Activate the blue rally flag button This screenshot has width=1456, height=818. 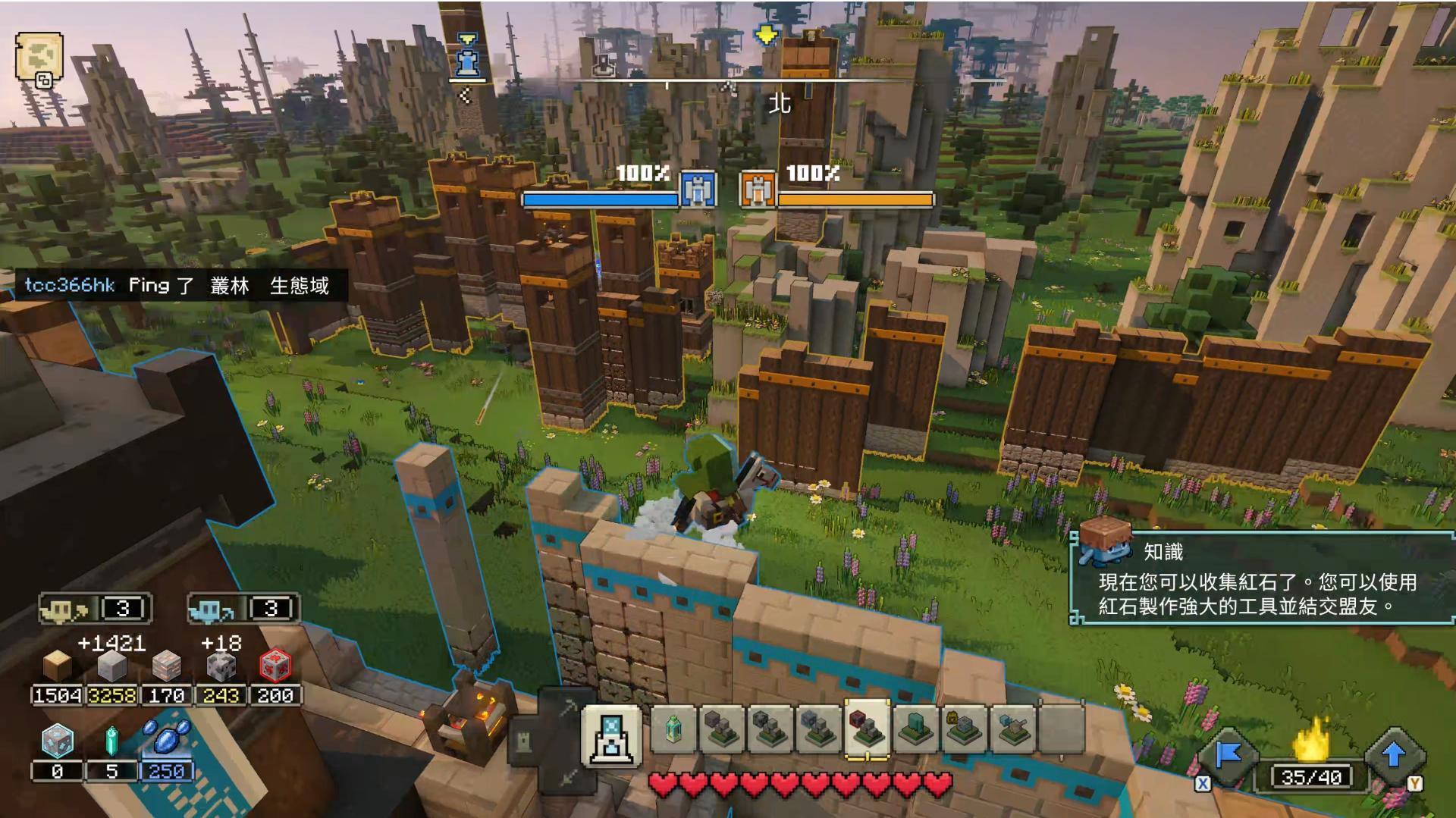pyautogui.click(x=1228, y=756)
